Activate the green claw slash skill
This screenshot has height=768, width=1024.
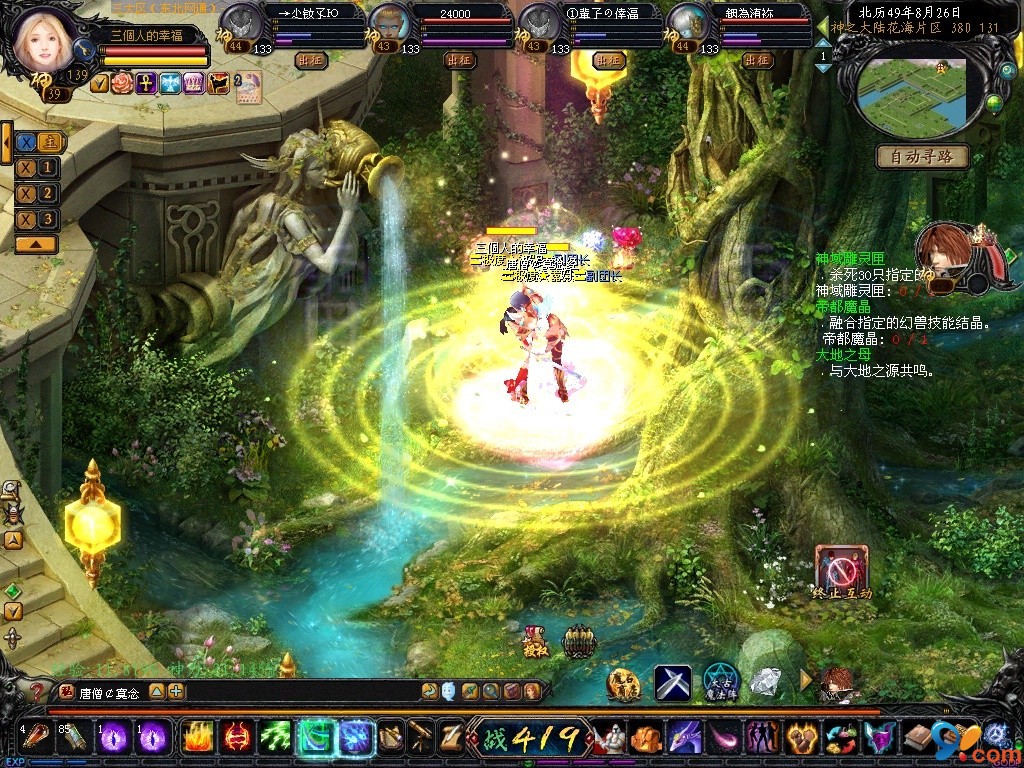[275, 738]
